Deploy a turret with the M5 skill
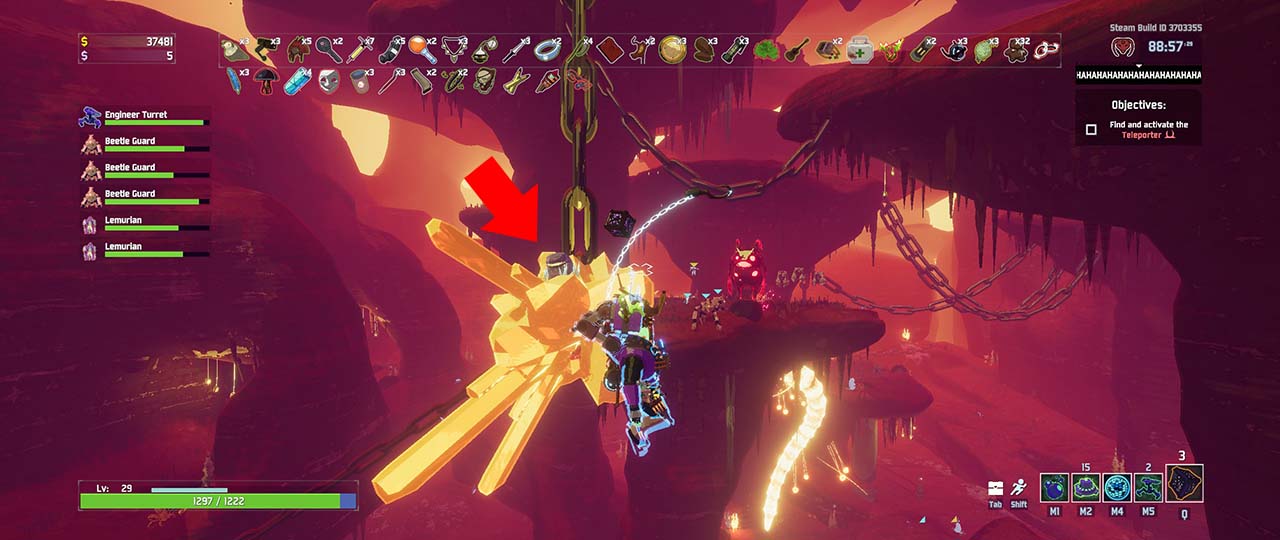The height and width of the screenshot is (540, 1280). [x=1150, y=488]
